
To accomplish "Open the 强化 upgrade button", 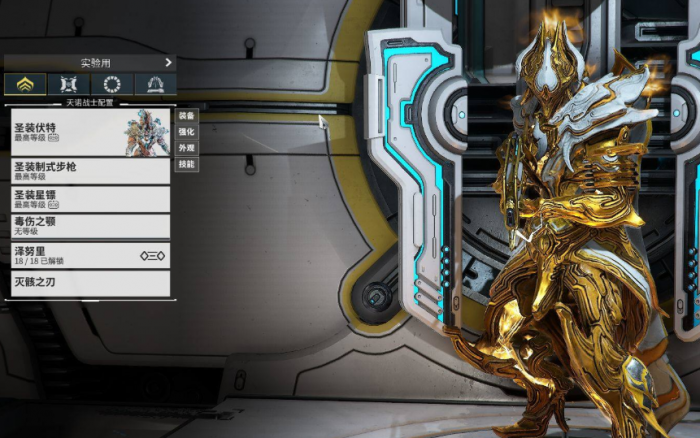I will pos(186,132).
